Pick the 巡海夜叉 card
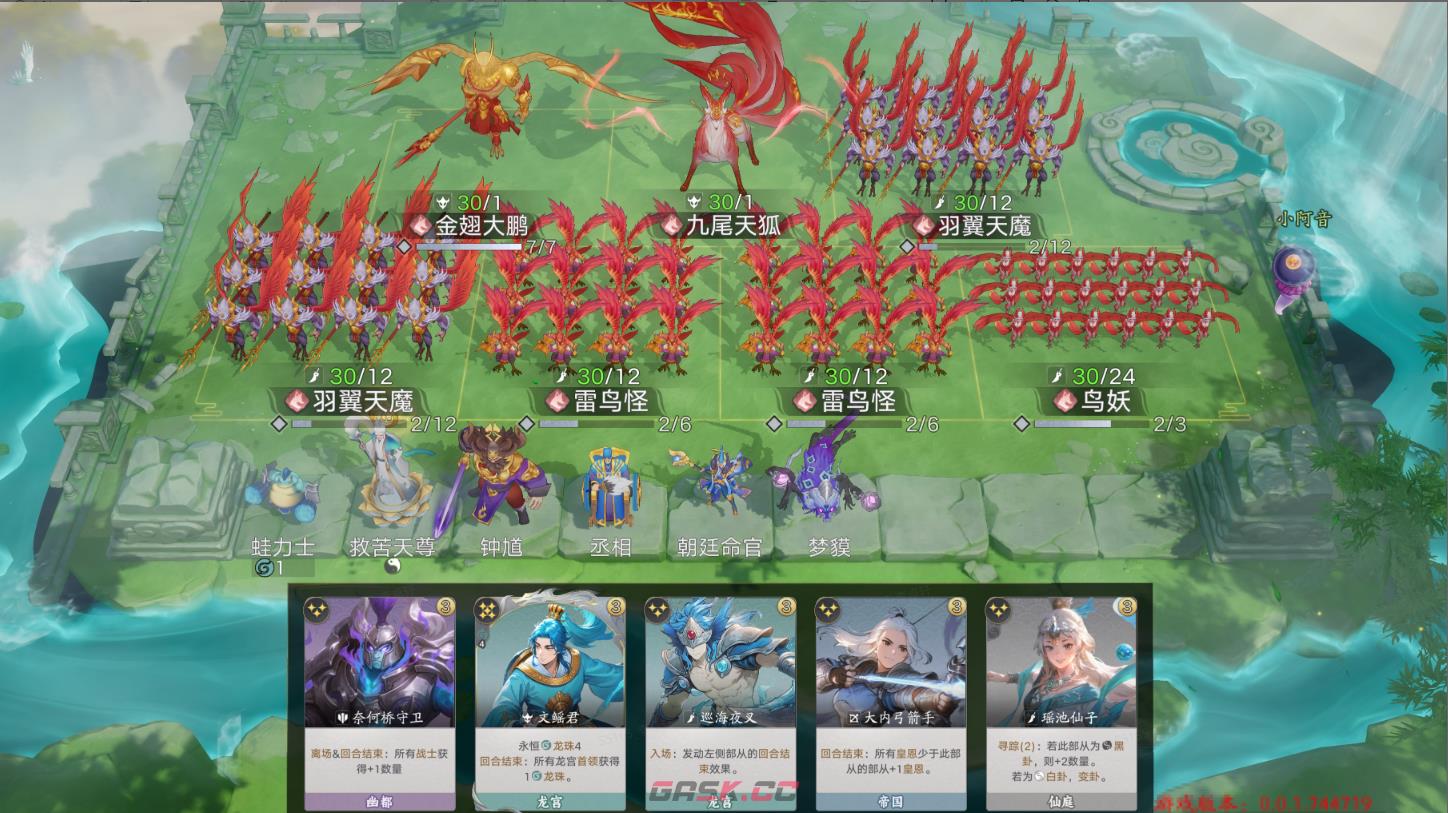Image resolution: width=1448 pixels, height=813 pixels. [x=719, y=700]
